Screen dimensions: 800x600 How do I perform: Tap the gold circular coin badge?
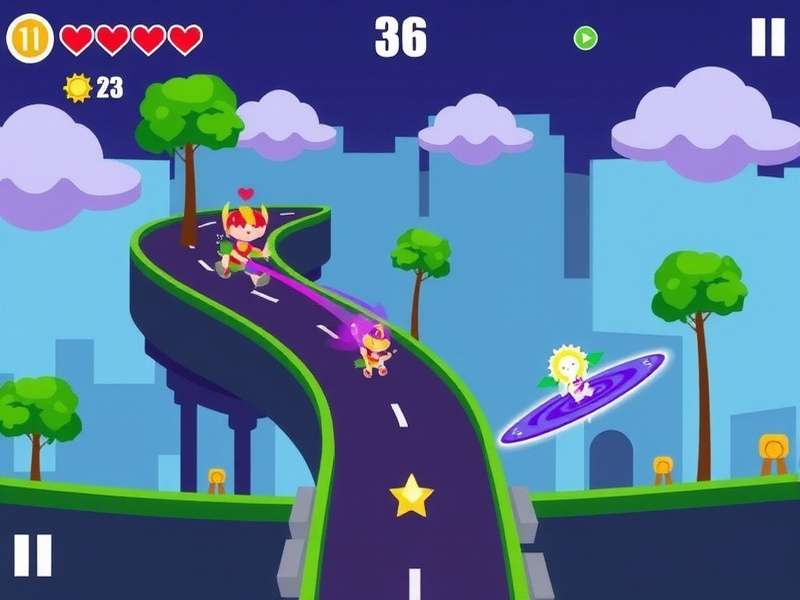tap(30, 39)
